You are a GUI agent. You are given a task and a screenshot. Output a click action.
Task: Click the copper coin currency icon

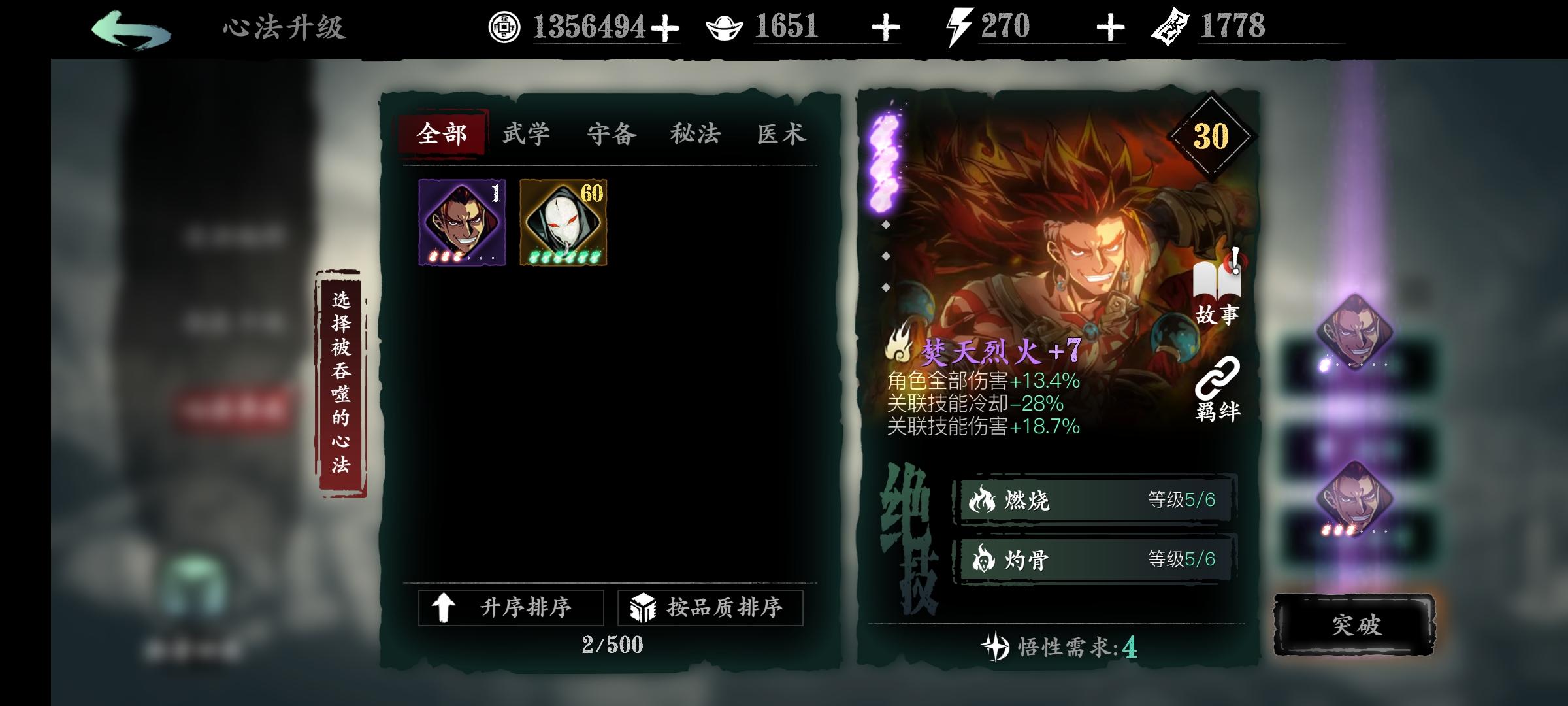[503, 26]
